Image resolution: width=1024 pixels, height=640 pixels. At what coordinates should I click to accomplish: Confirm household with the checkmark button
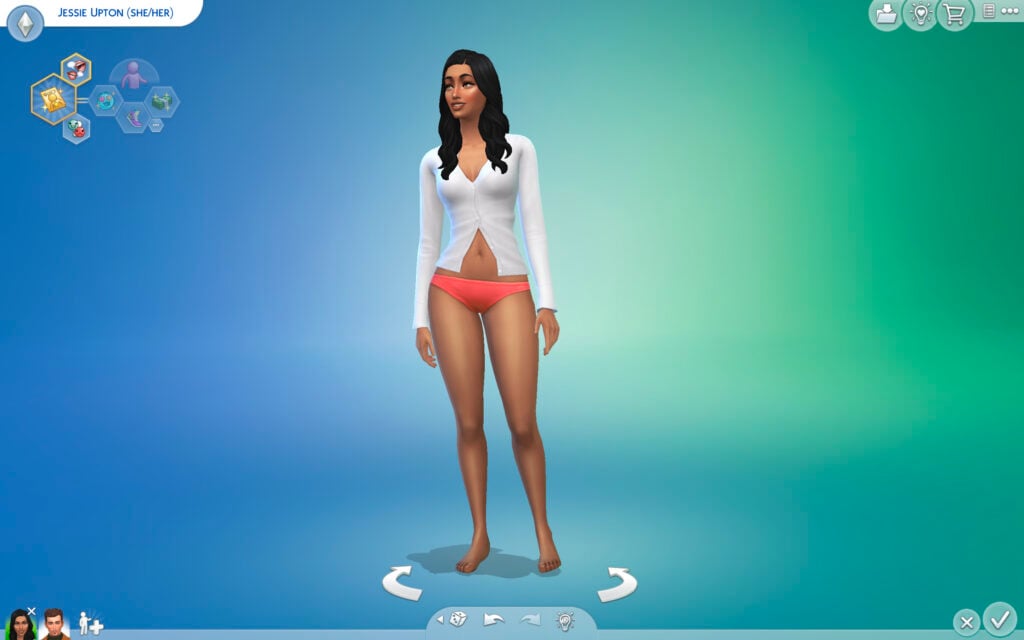999,617
